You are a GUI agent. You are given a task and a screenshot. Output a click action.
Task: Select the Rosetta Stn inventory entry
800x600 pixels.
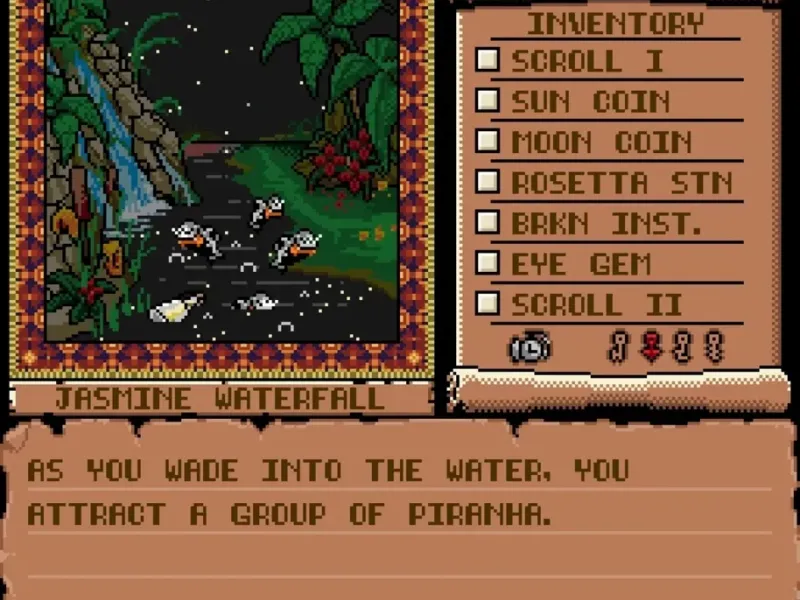click(x=487, y=182)
